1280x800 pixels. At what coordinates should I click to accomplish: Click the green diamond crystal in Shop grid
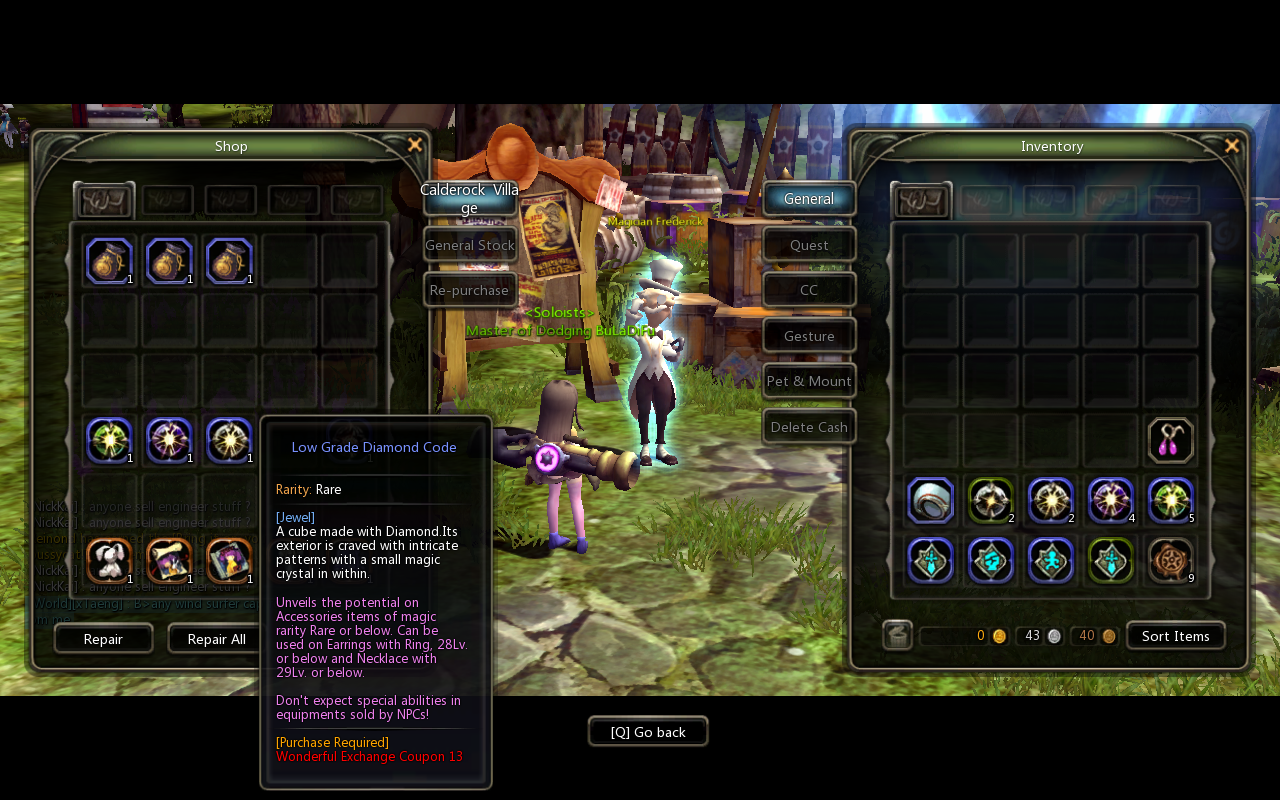[110, 441]
